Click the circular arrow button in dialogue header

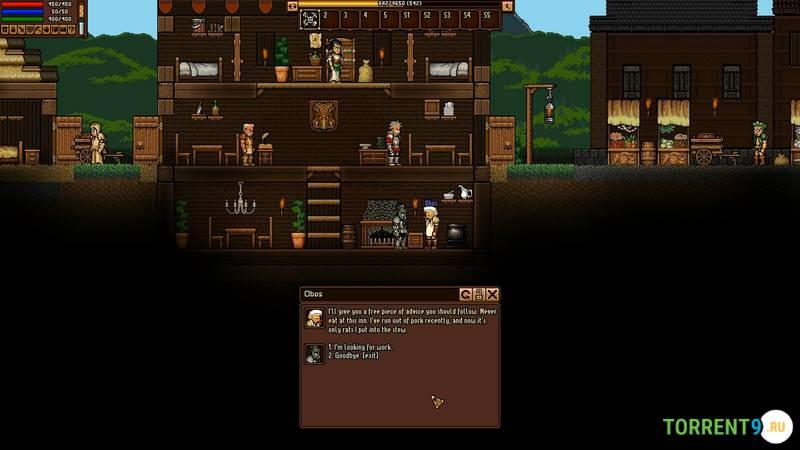point(466,294)
